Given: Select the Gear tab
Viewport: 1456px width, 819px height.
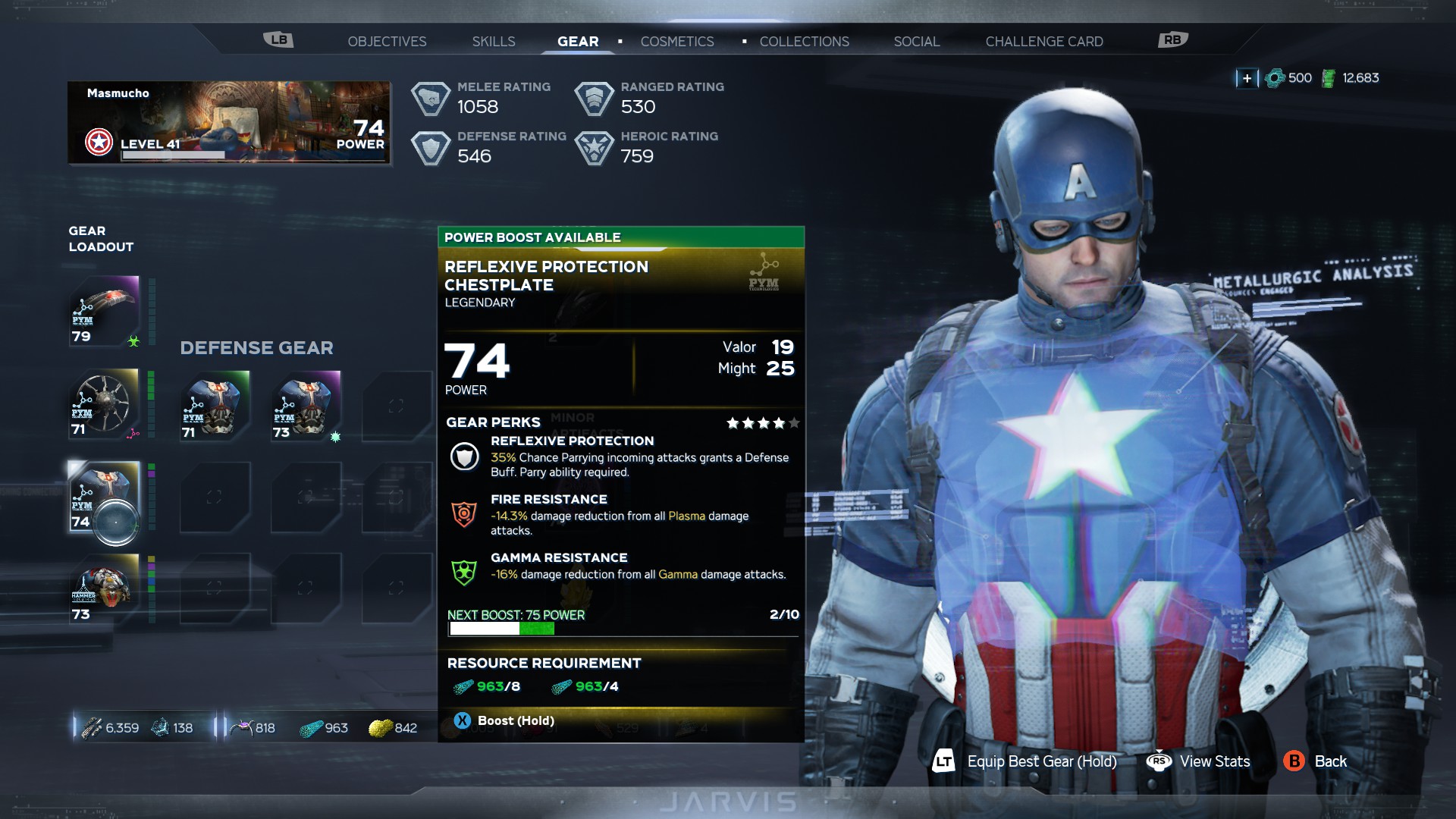Looking at the screenshot, I should point(578,42).
